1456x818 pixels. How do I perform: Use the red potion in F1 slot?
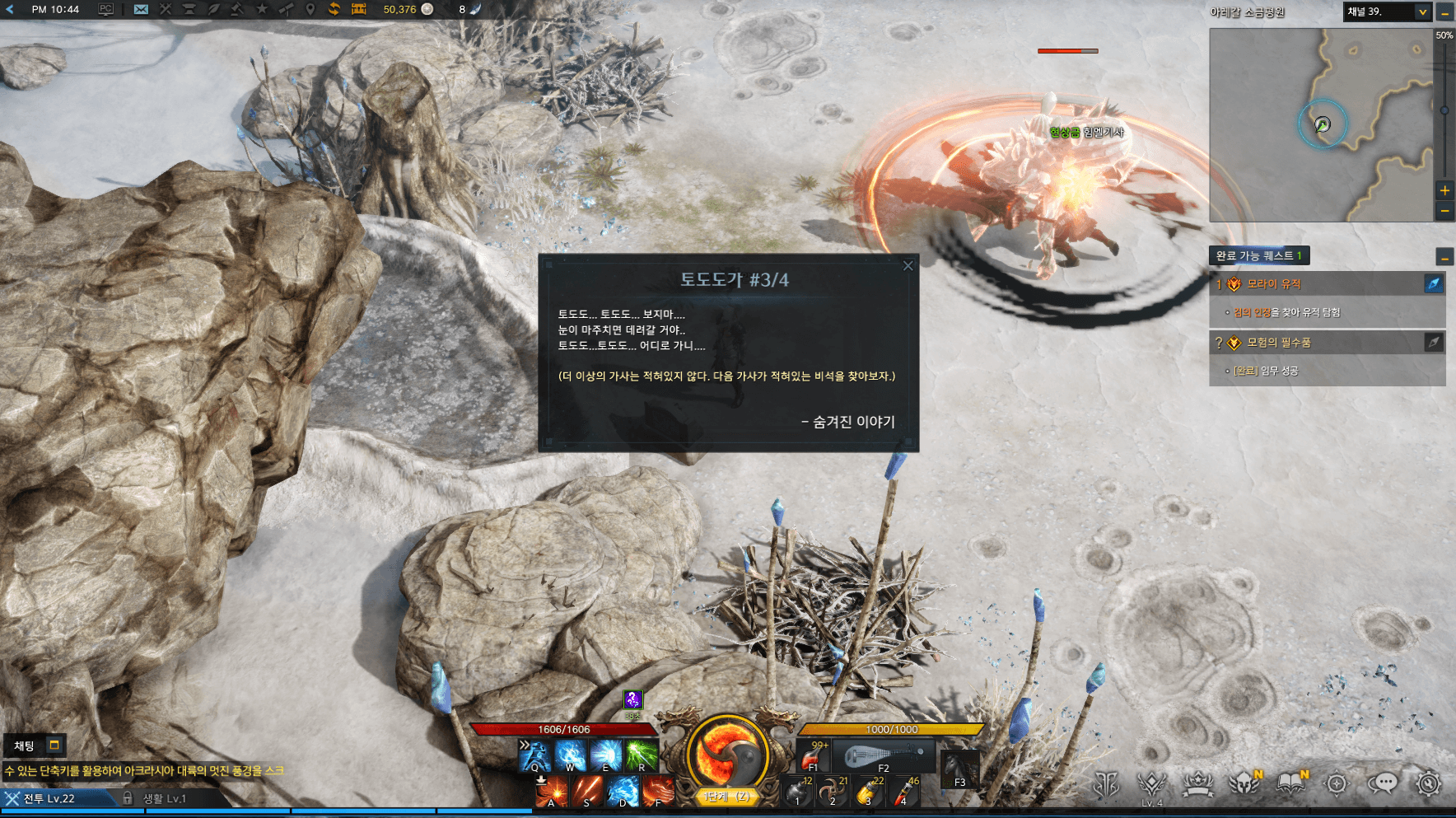click(814, 755)
